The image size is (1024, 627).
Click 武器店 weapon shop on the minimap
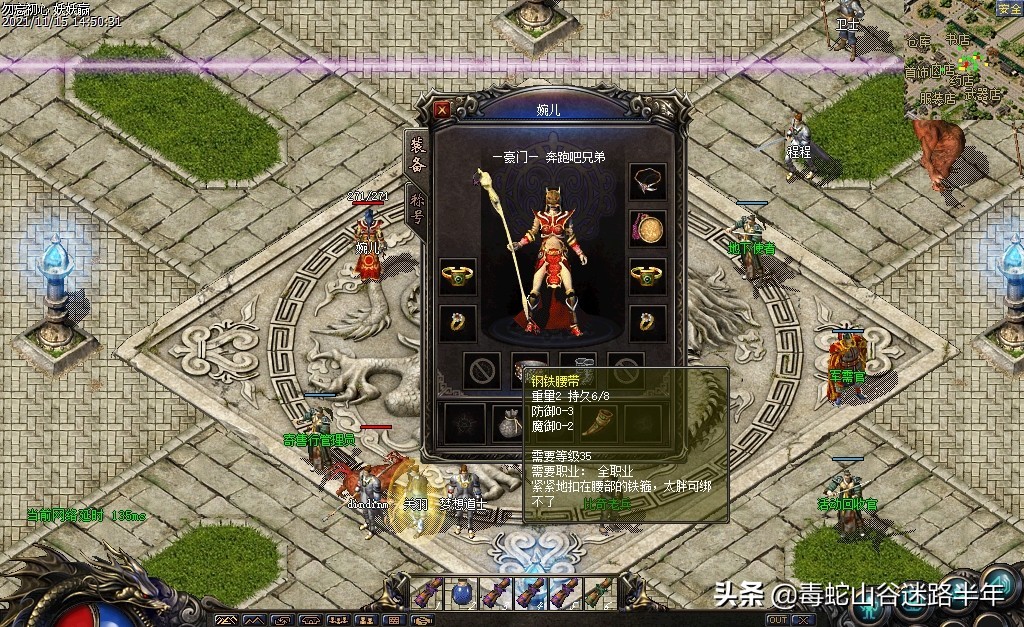click(x=984, y=96)
